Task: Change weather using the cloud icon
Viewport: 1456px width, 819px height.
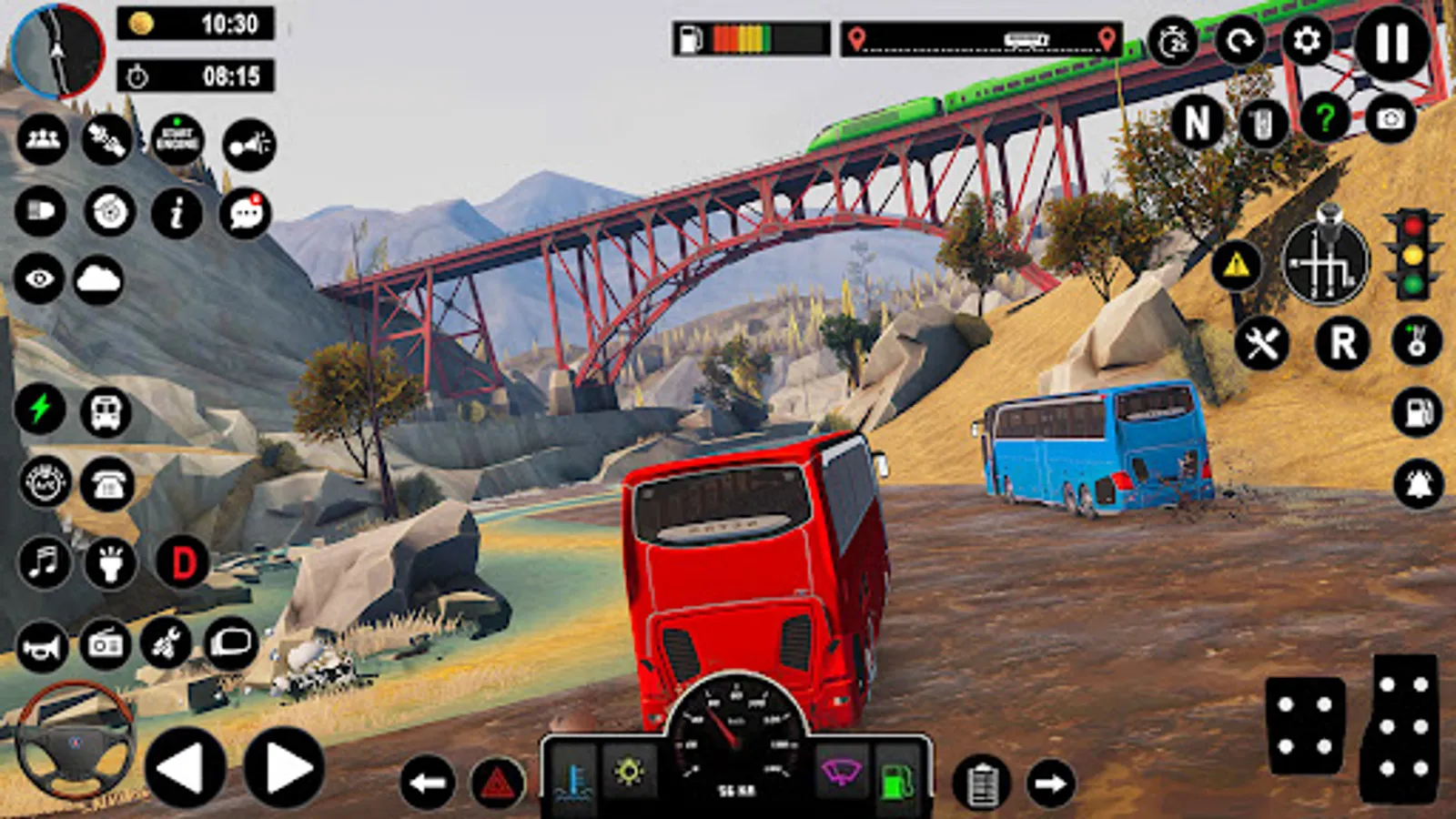Action: click(99, 279)
